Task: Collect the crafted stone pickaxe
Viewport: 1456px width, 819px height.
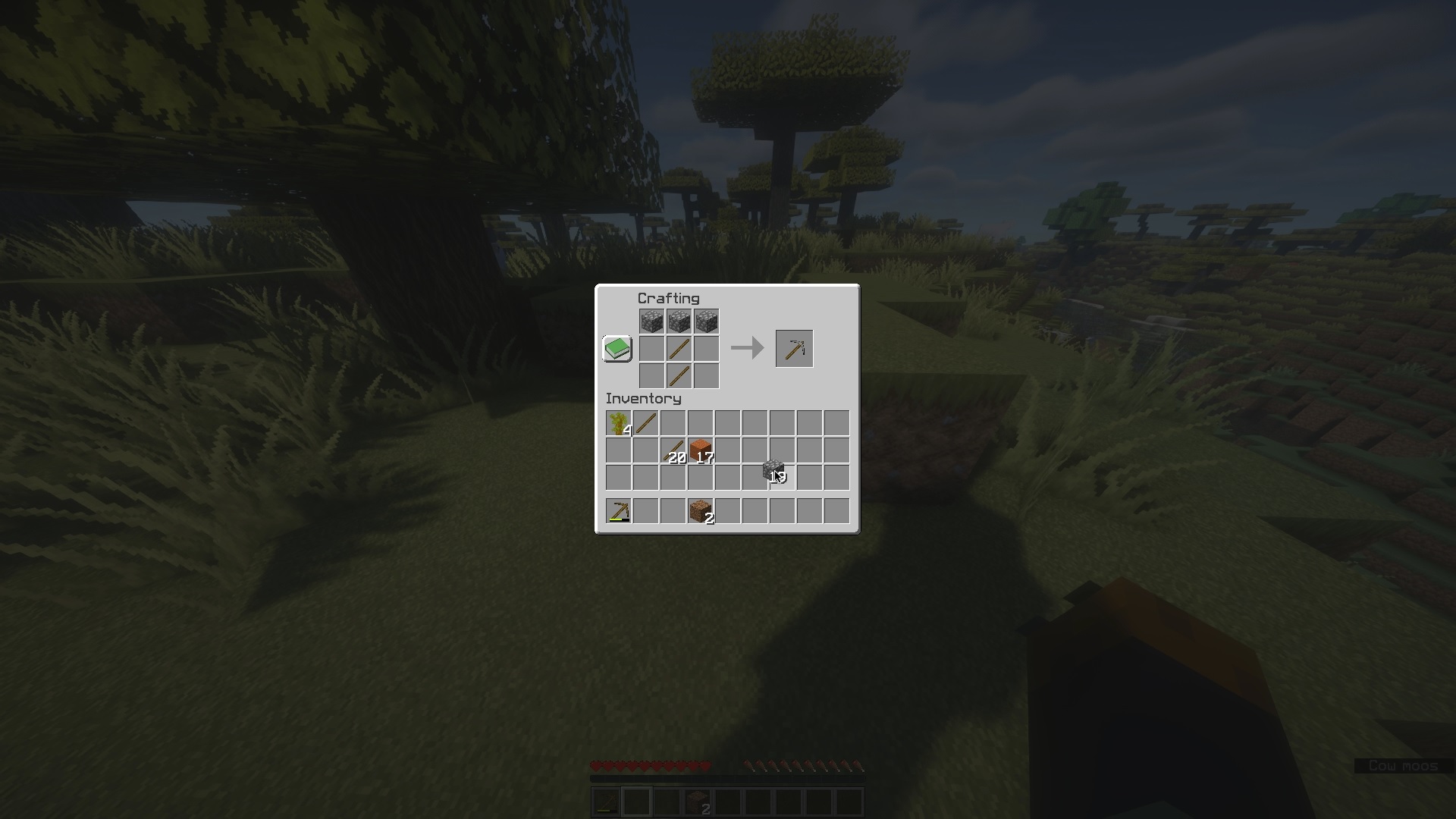Action: [793, 348]
